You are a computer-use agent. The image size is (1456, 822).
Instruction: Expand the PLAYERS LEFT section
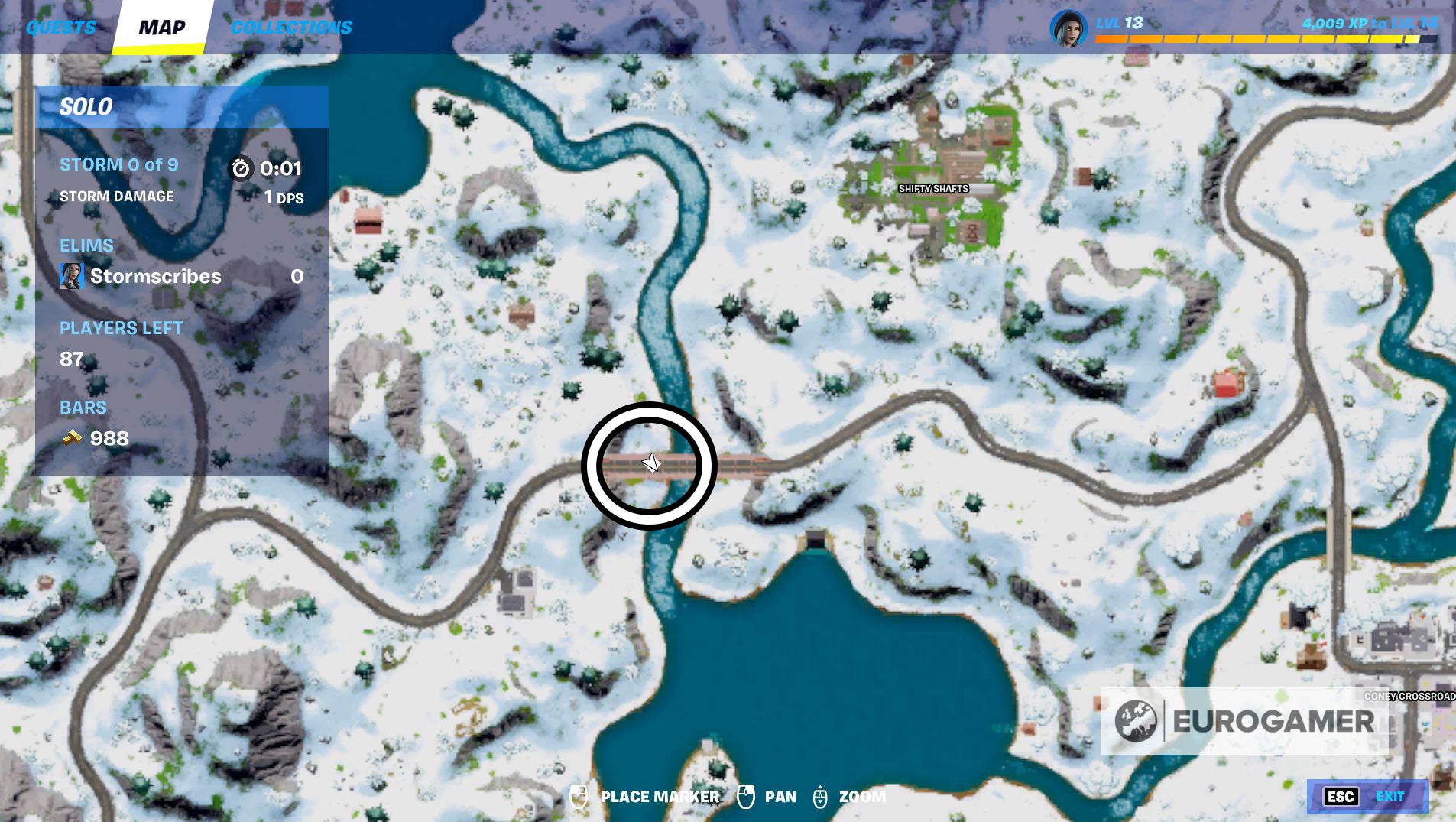(x=121, y=328)
